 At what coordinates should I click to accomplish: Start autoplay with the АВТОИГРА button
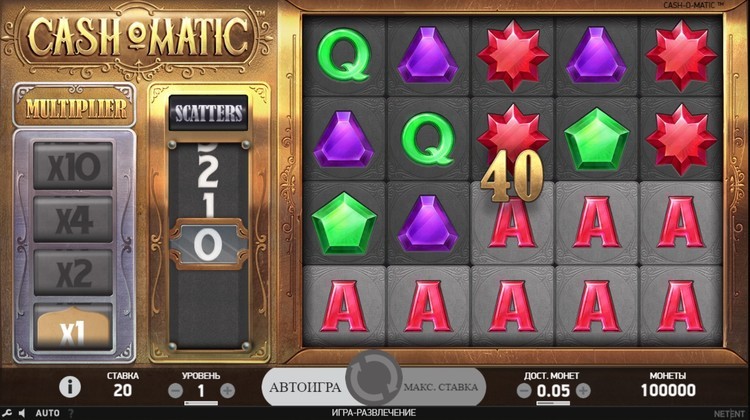305,386
